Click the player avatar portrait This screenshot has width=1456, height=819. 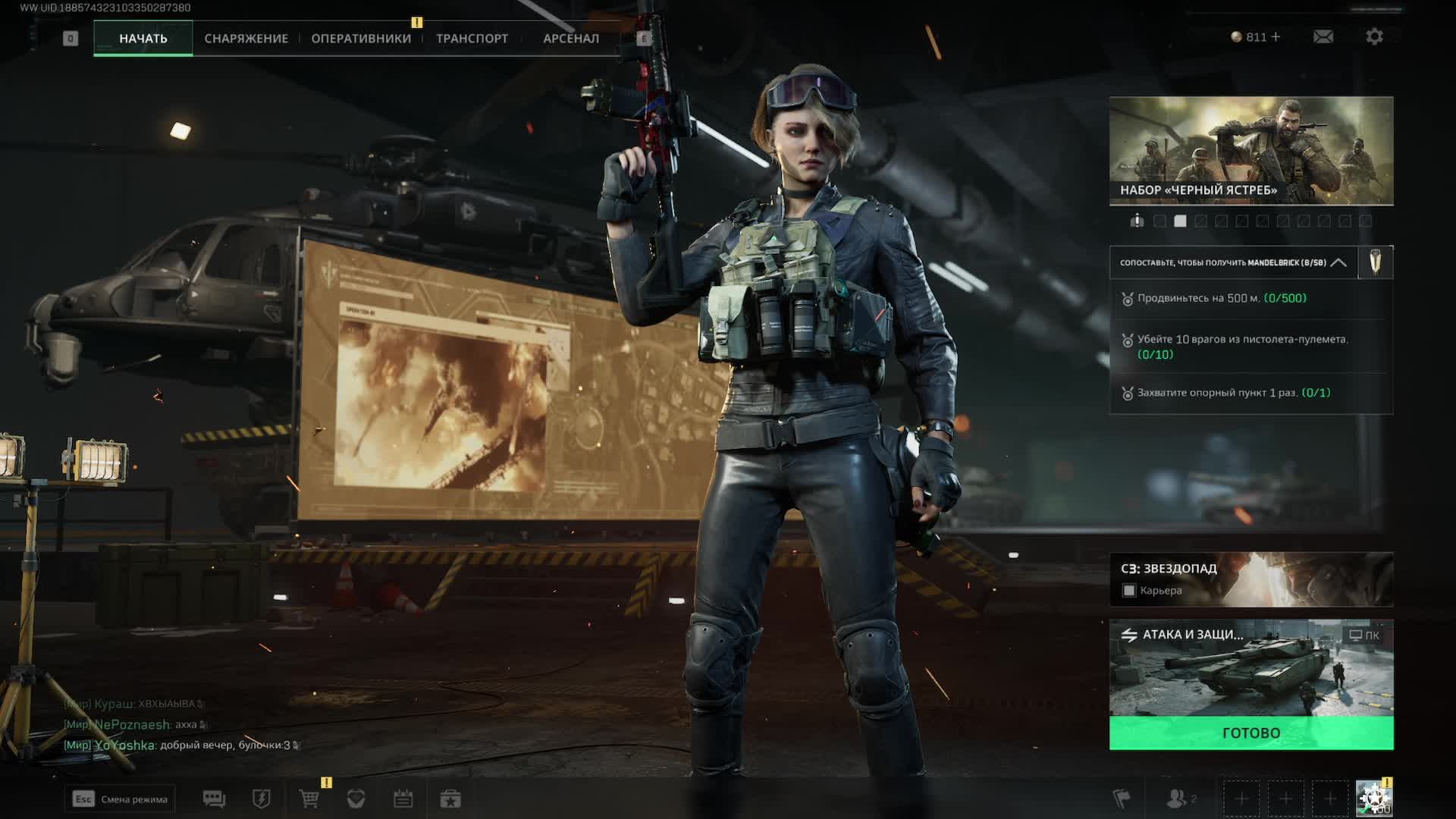pyautogui.click(x=1373, y=799)
